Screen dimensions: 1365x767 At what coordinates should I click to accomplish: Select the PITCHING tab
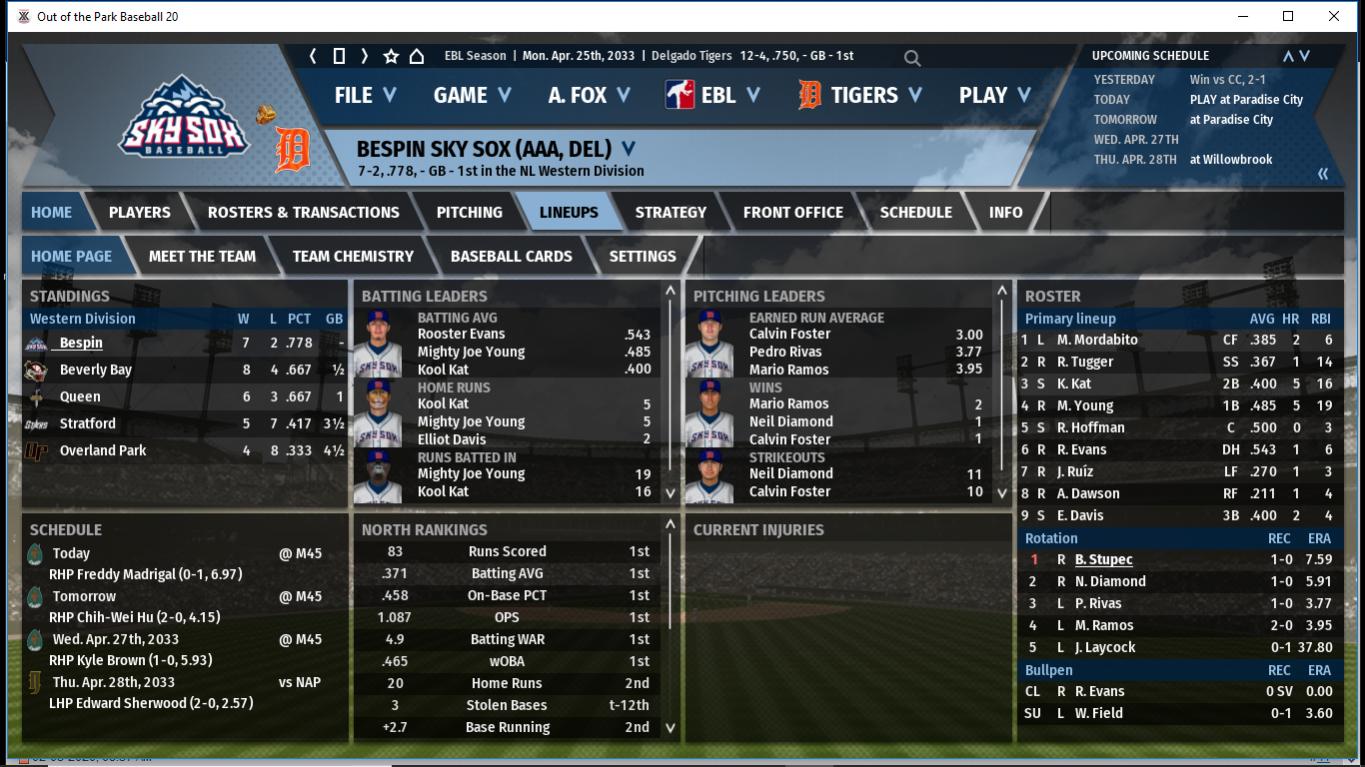pos(469,212)
